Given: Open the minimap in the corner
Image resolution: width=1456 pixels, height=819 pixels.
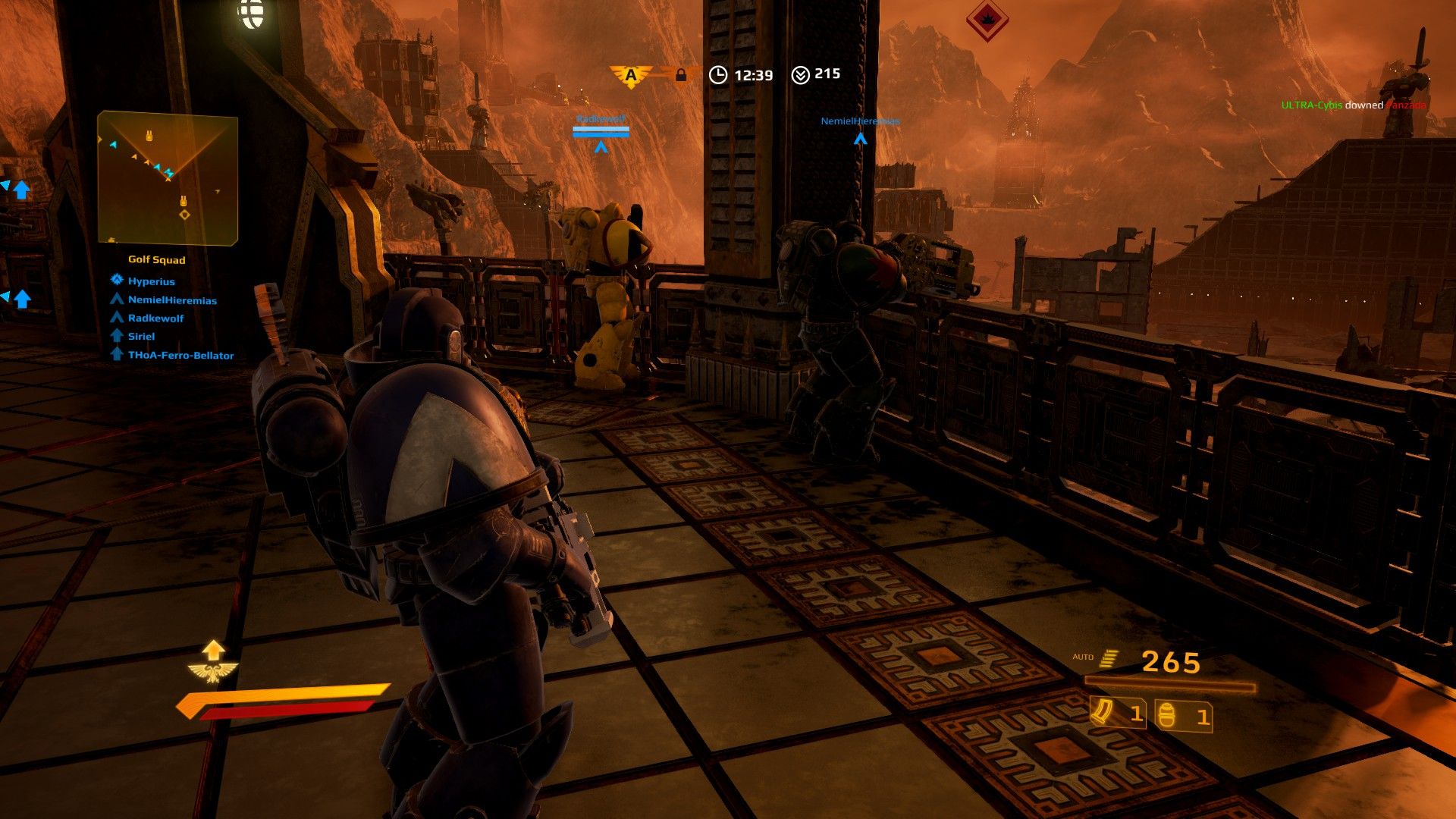Looking at the screenshot, I should [x=168, y=178].
